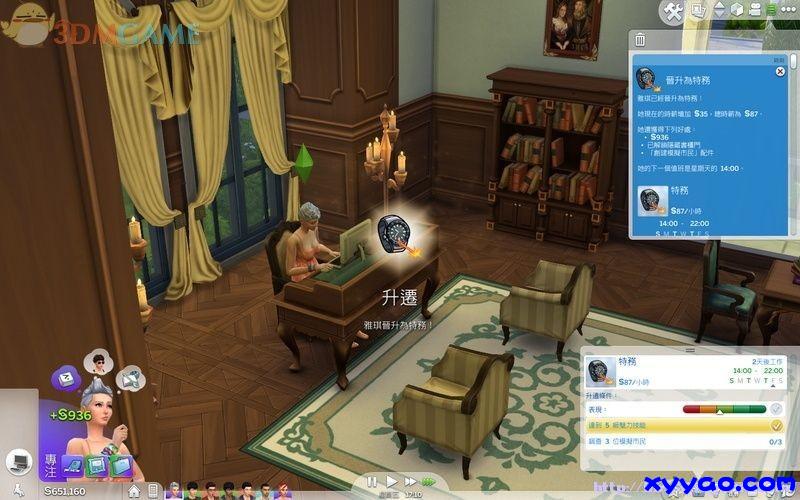Close the promotion notification

pos(780,72)
